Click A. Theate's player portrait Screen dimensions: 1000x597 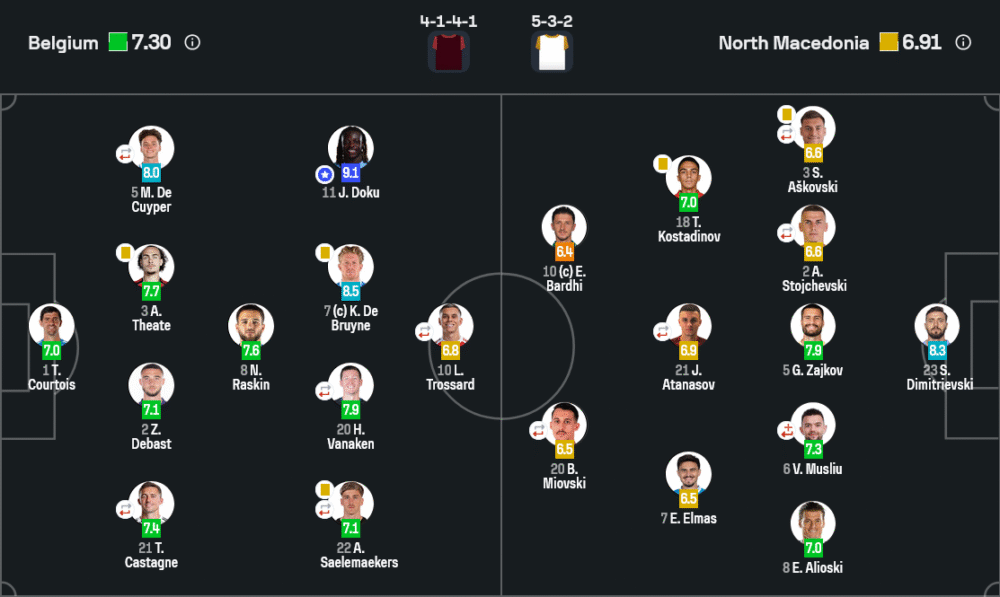point(151,266)
